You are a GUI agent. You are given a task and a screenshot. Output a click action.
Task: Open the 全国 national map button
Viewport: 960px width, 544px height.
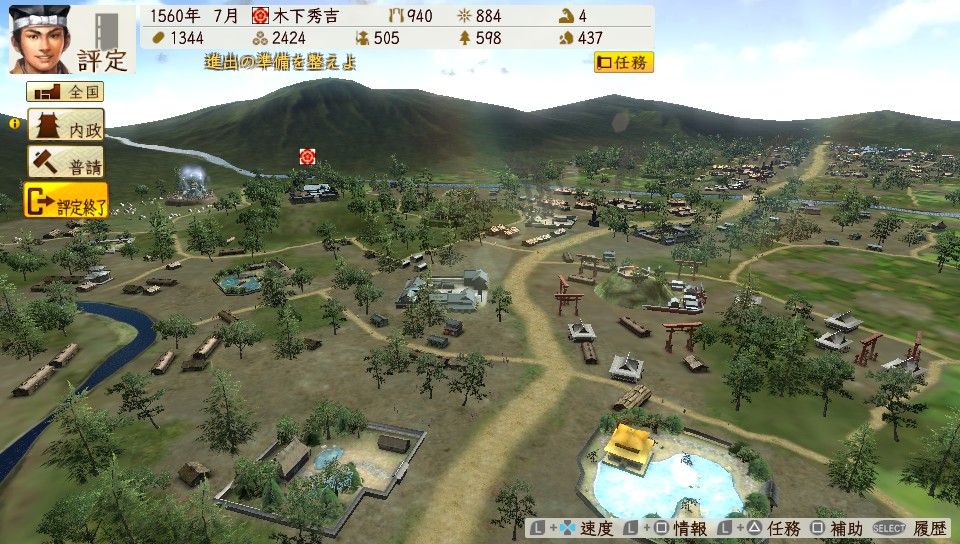[x=65, y=92]
